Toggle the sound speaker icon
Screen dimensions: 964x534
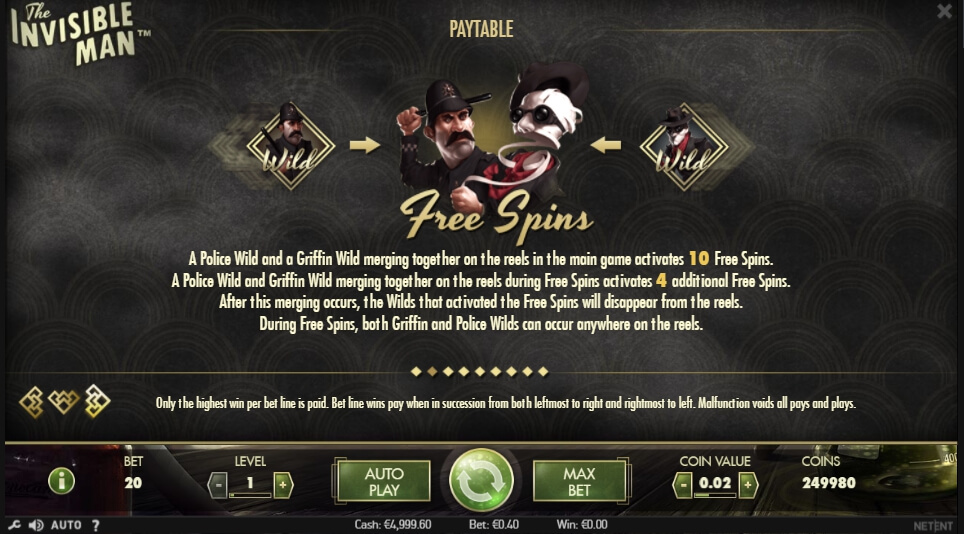(x=36, y=525)
